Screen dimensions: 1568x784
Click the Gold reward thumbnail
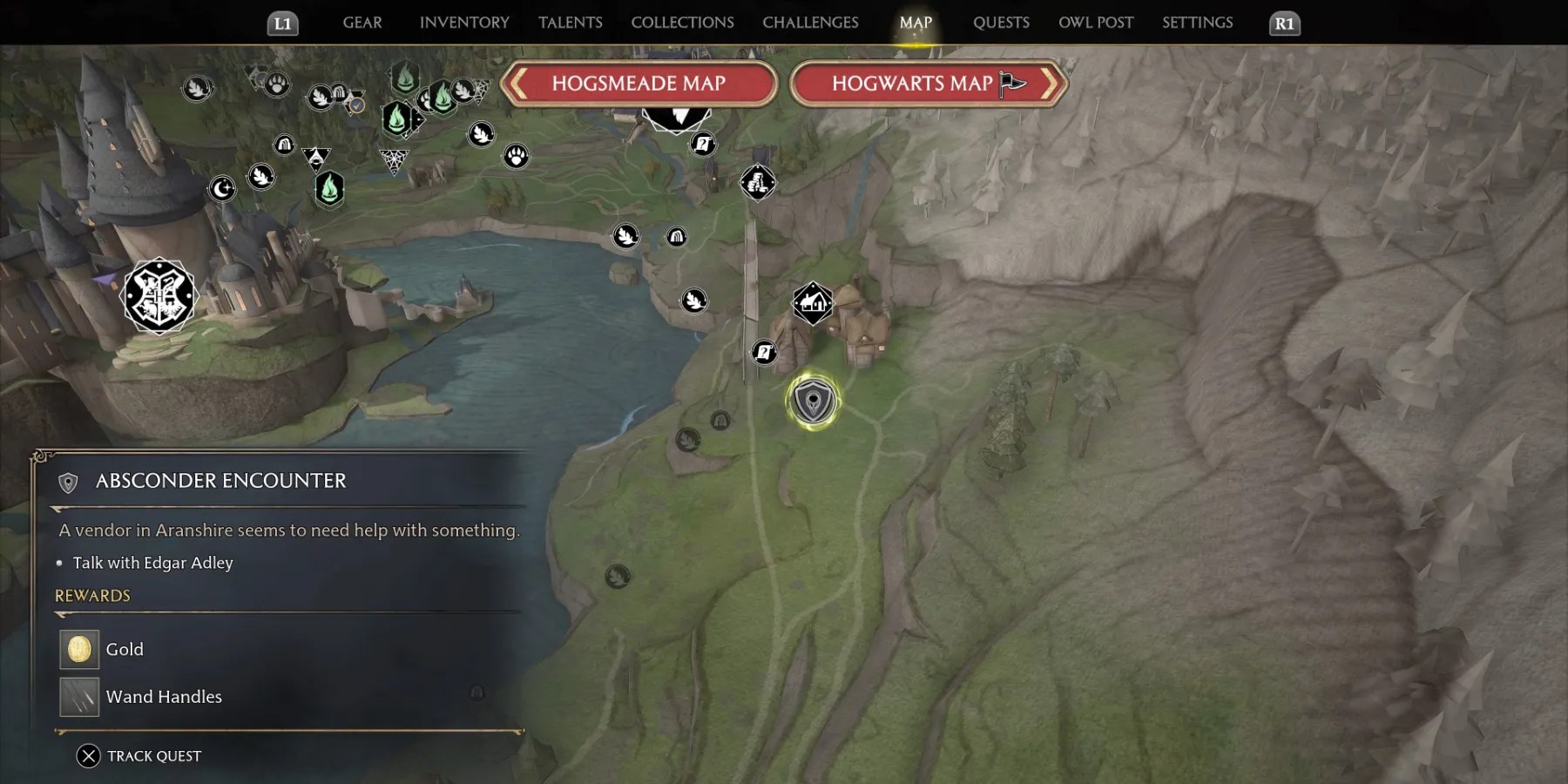click(x=79, y=649)
